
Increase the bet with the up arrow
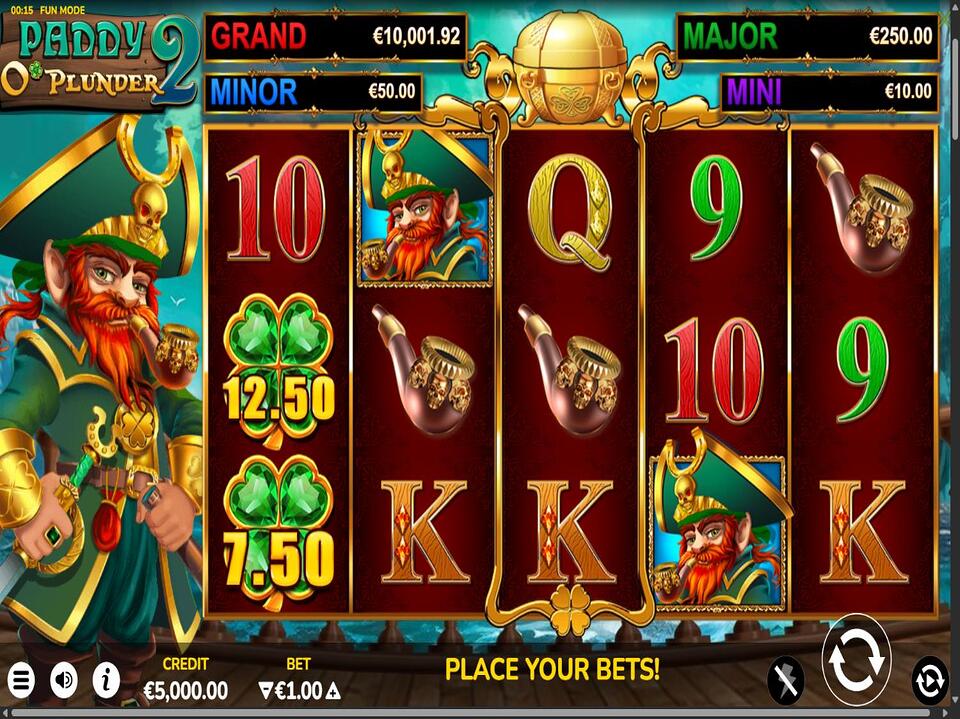(x=333, y=690)
